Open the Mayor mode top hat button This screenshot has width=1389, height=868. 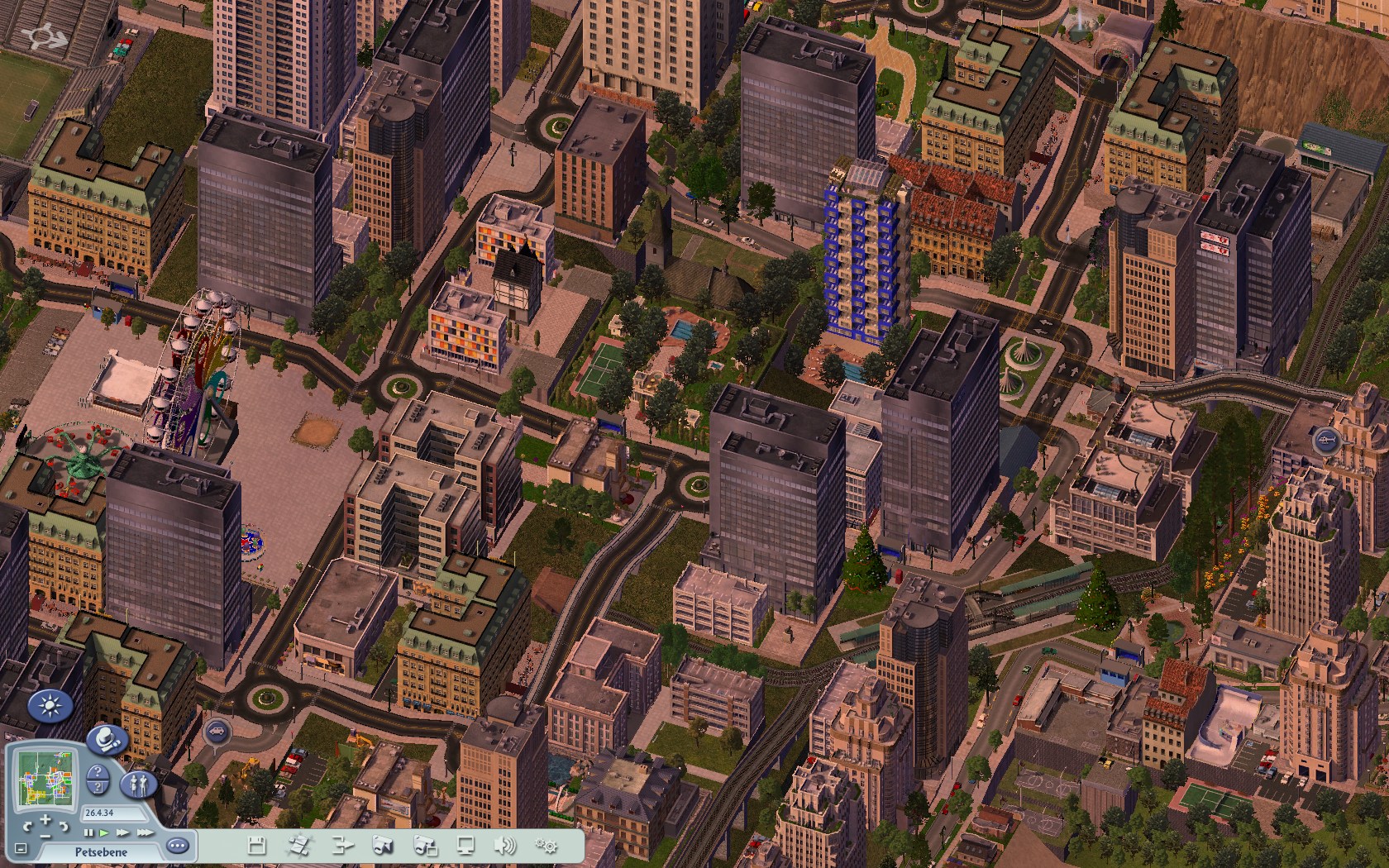[107, 738]
